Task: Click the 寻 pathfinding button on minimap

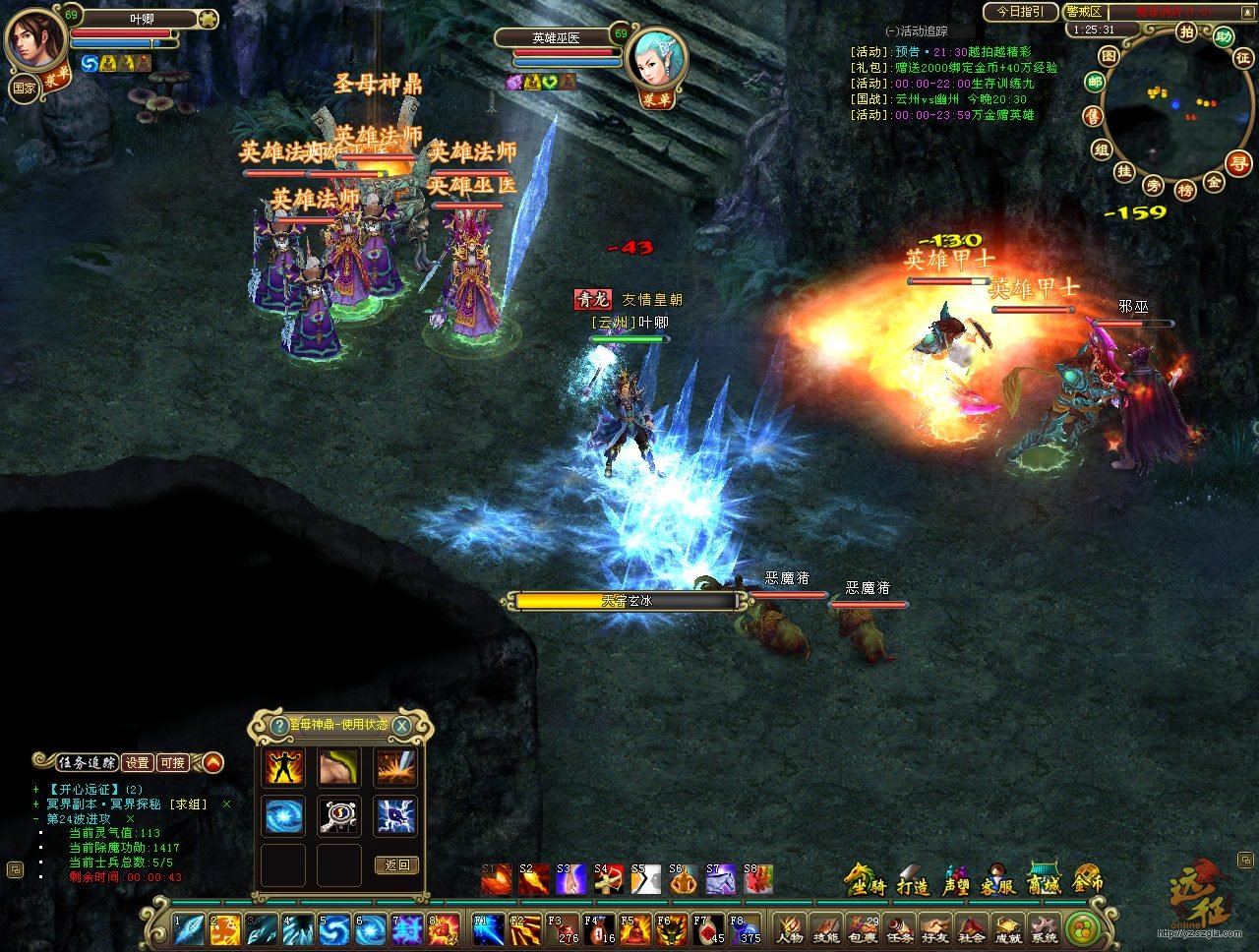Action: (1240, 163)
